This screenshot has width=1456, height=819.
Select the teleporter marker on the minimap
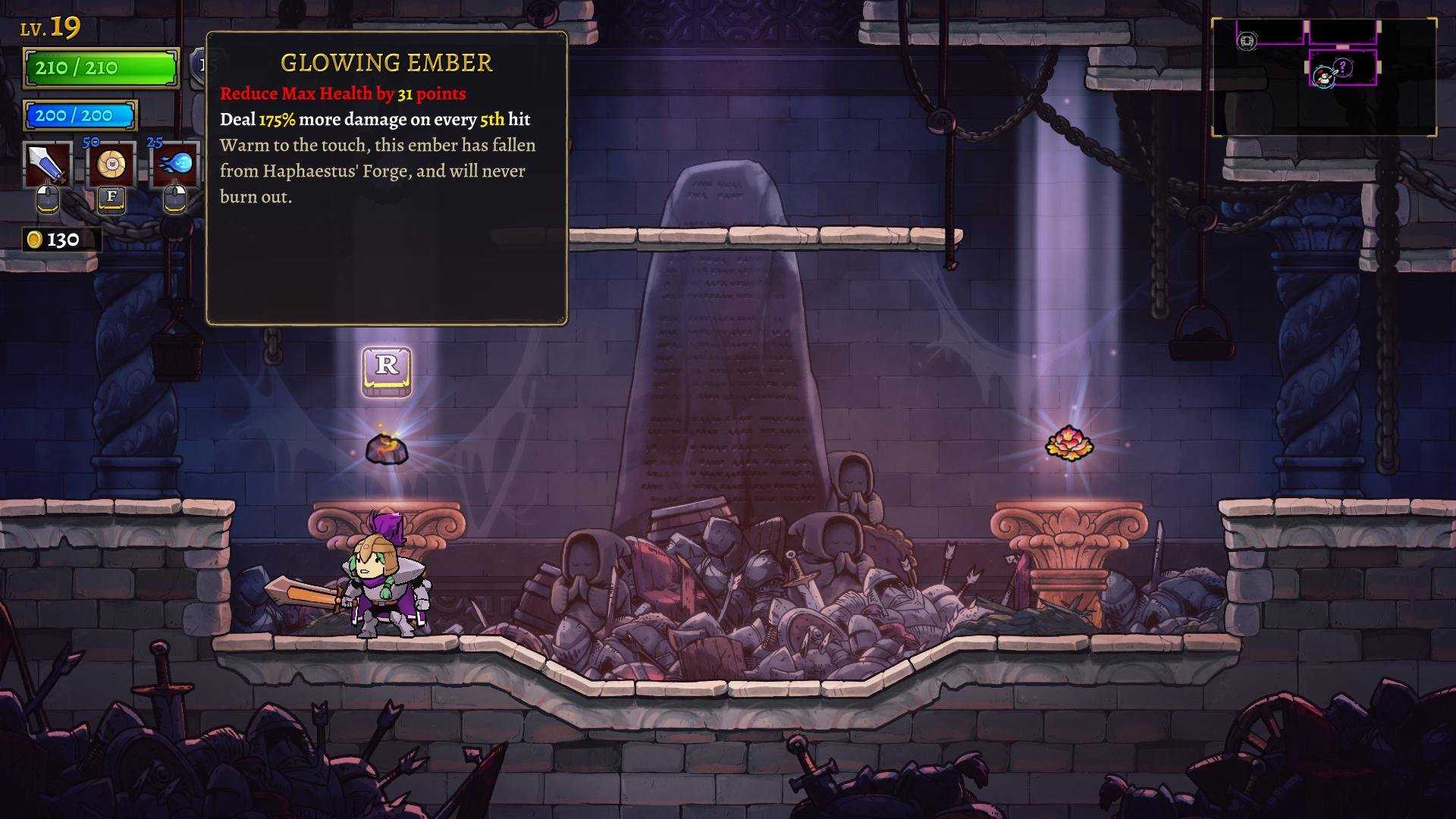coord(1247,41)
